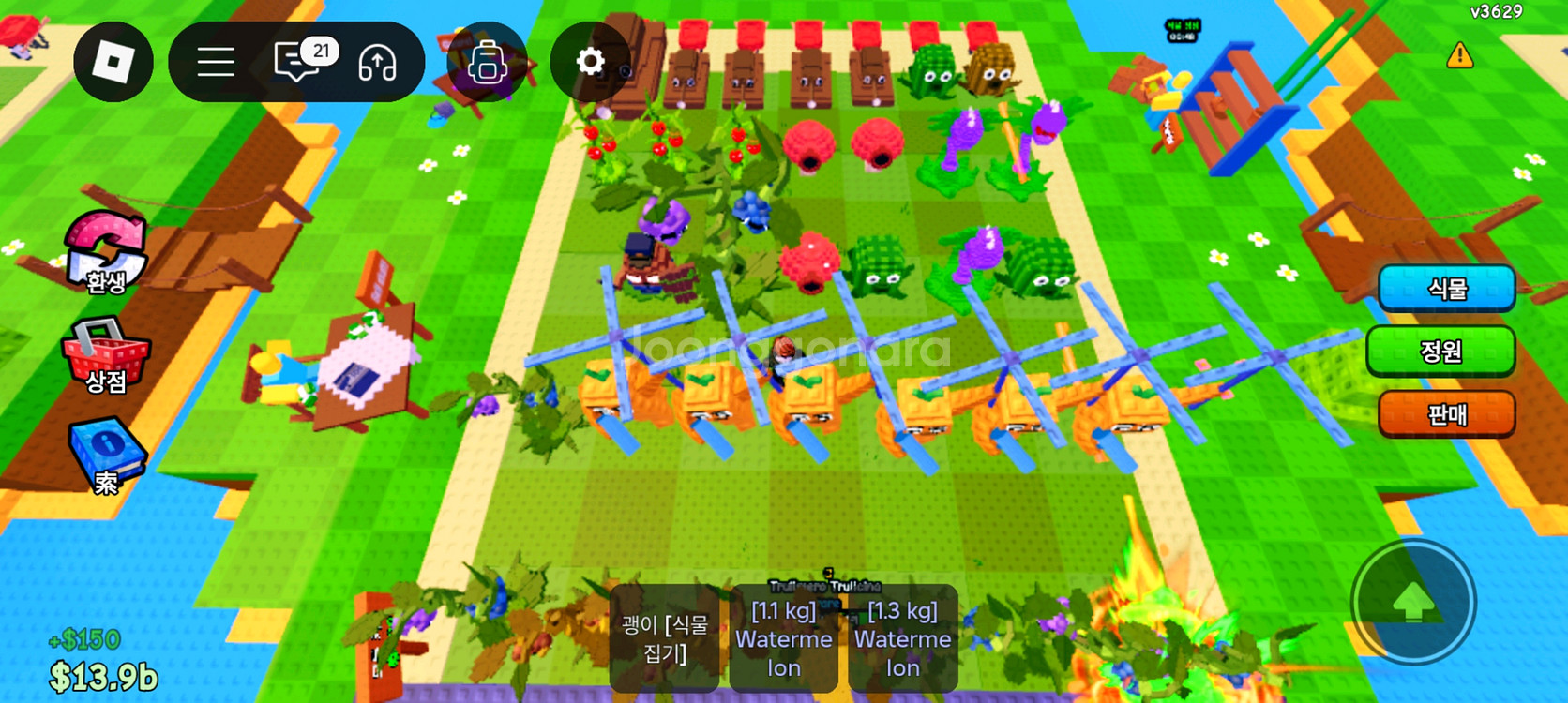
Task: Tap the jump arrow button
Action: (x=1412, y=602)
